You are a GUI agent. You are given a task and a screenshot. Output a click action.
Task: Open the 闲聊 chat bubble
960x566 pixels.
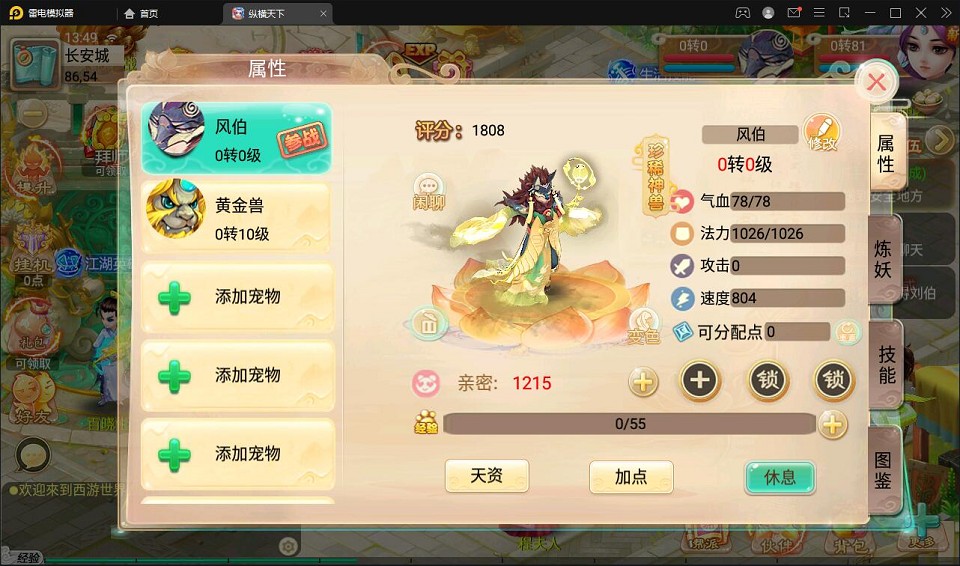coord(429,188)
